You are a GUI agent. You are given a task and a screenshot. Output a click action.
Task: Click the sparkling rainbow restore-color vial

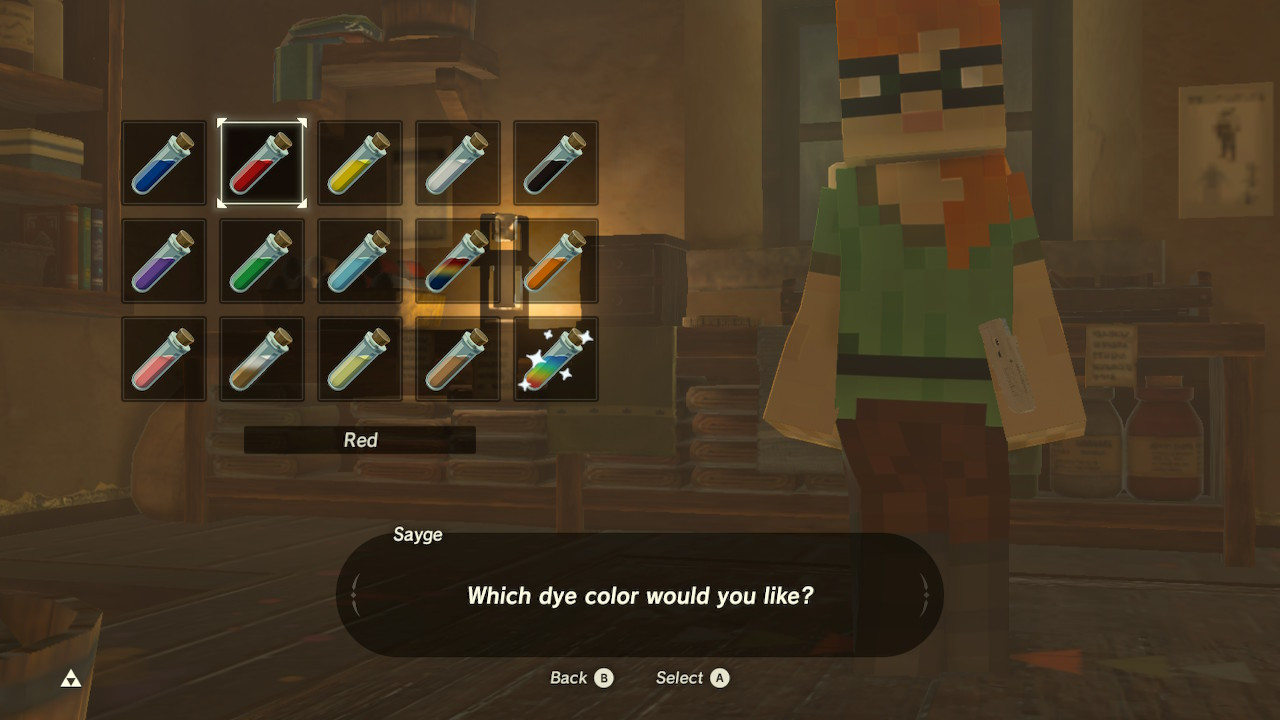[x=555, y=359]
